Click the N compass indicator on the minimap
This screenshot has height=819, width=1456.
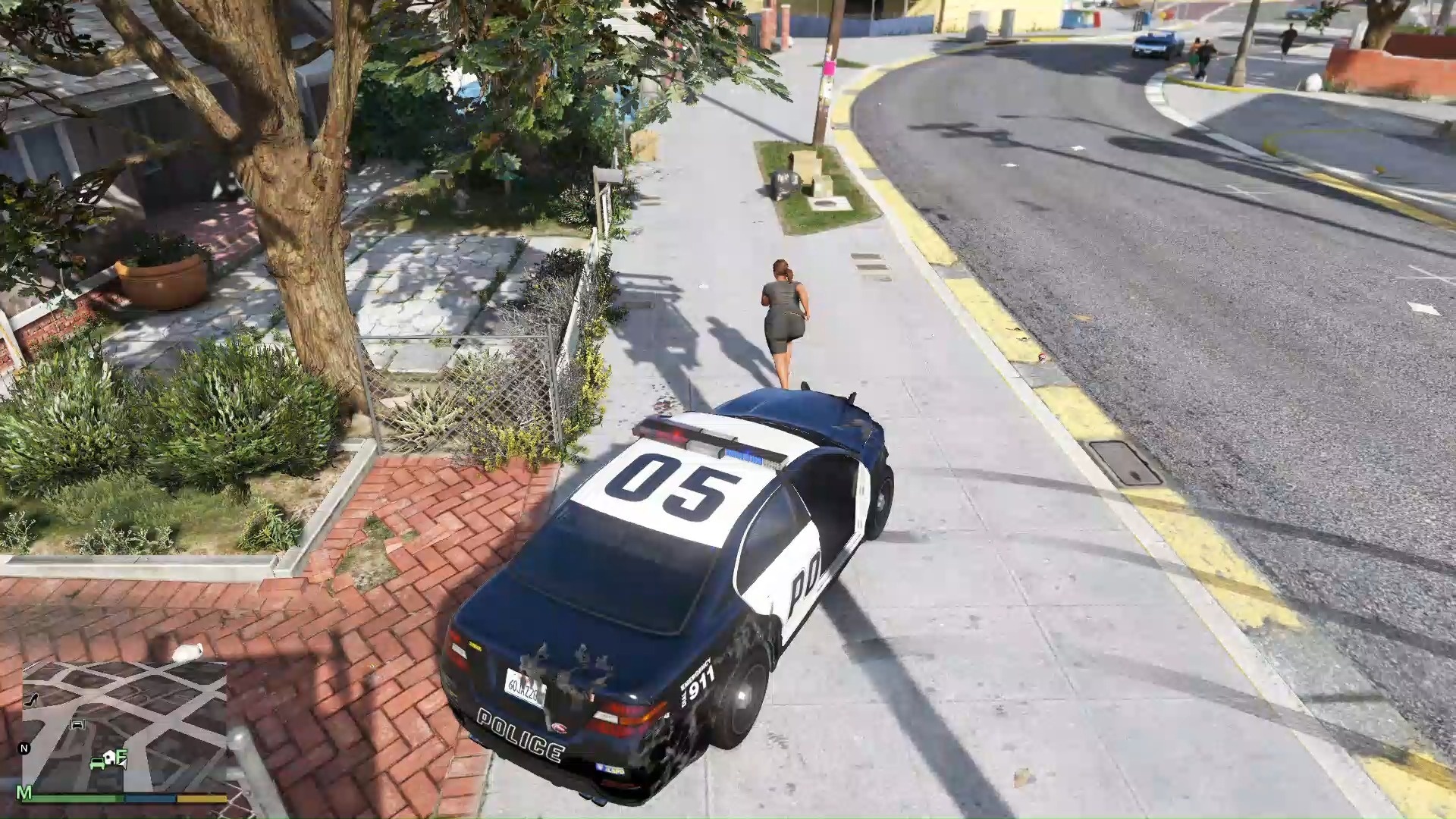[24, 748]
